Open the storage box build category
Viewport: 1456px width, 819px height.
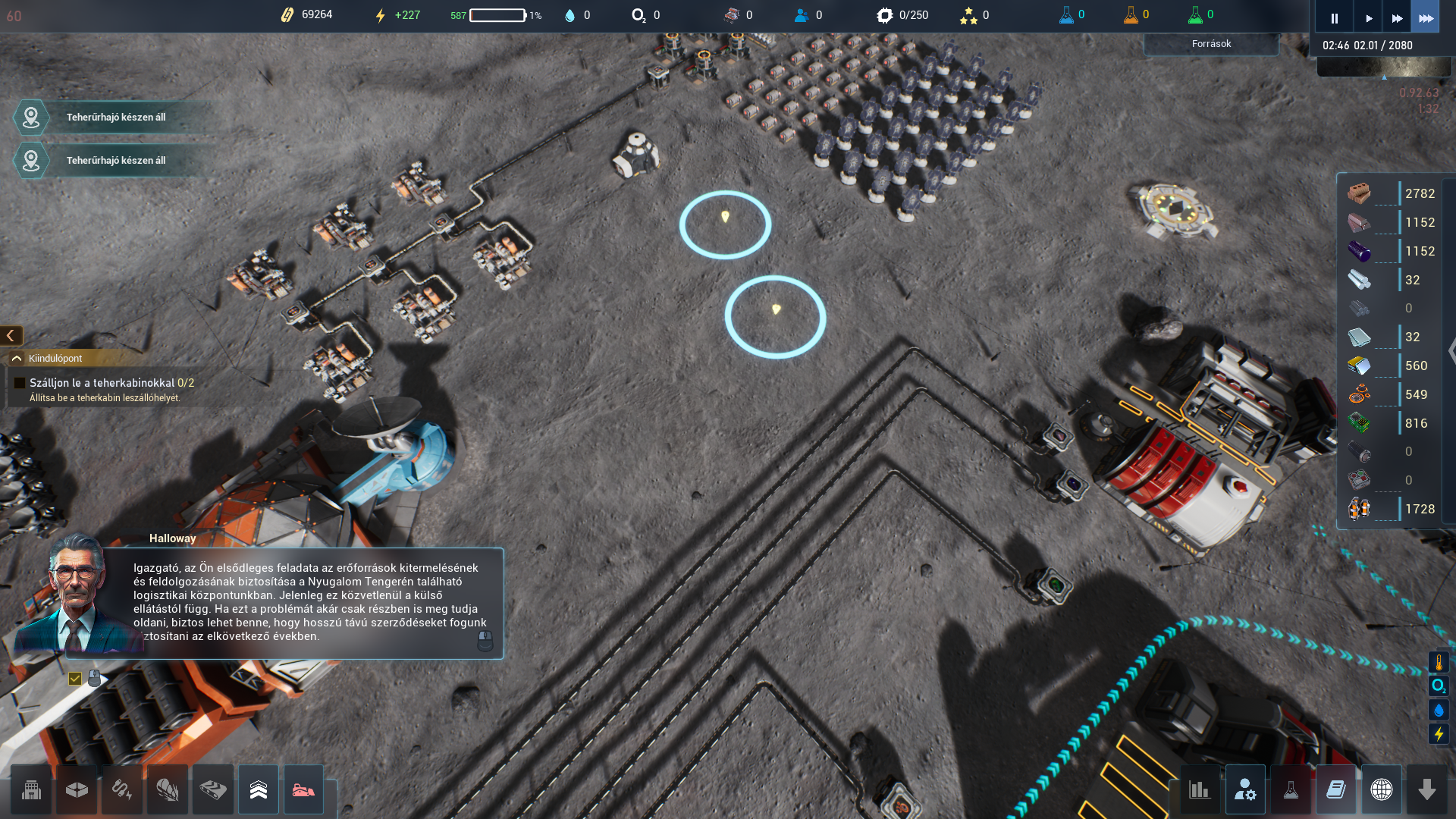click(x=77, y=790)
